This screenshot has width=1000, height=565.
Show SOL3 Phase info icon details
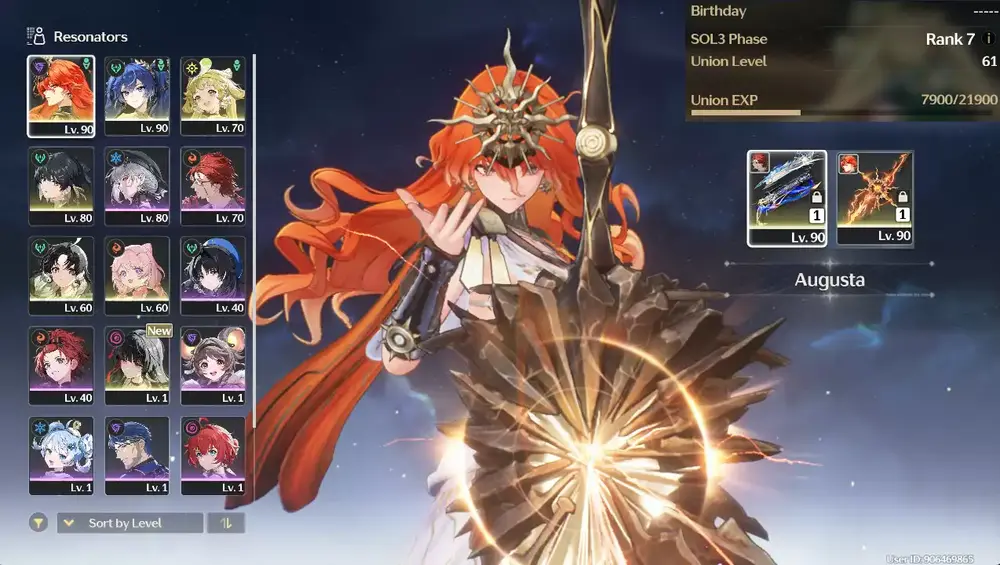click(x=989, y=39)
